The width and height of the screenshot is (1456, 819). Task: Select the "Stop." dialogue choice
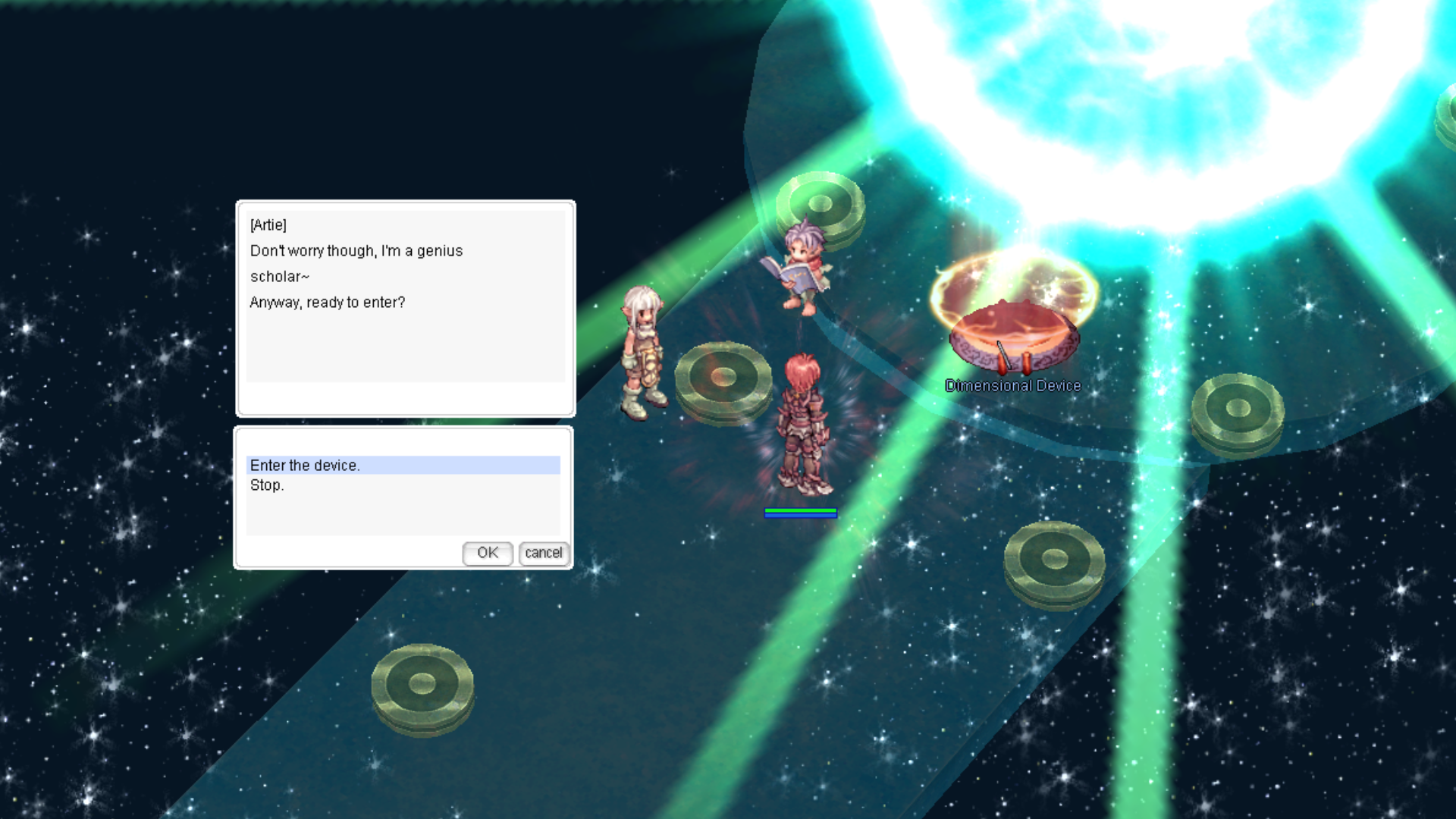[x=267, y=485]
